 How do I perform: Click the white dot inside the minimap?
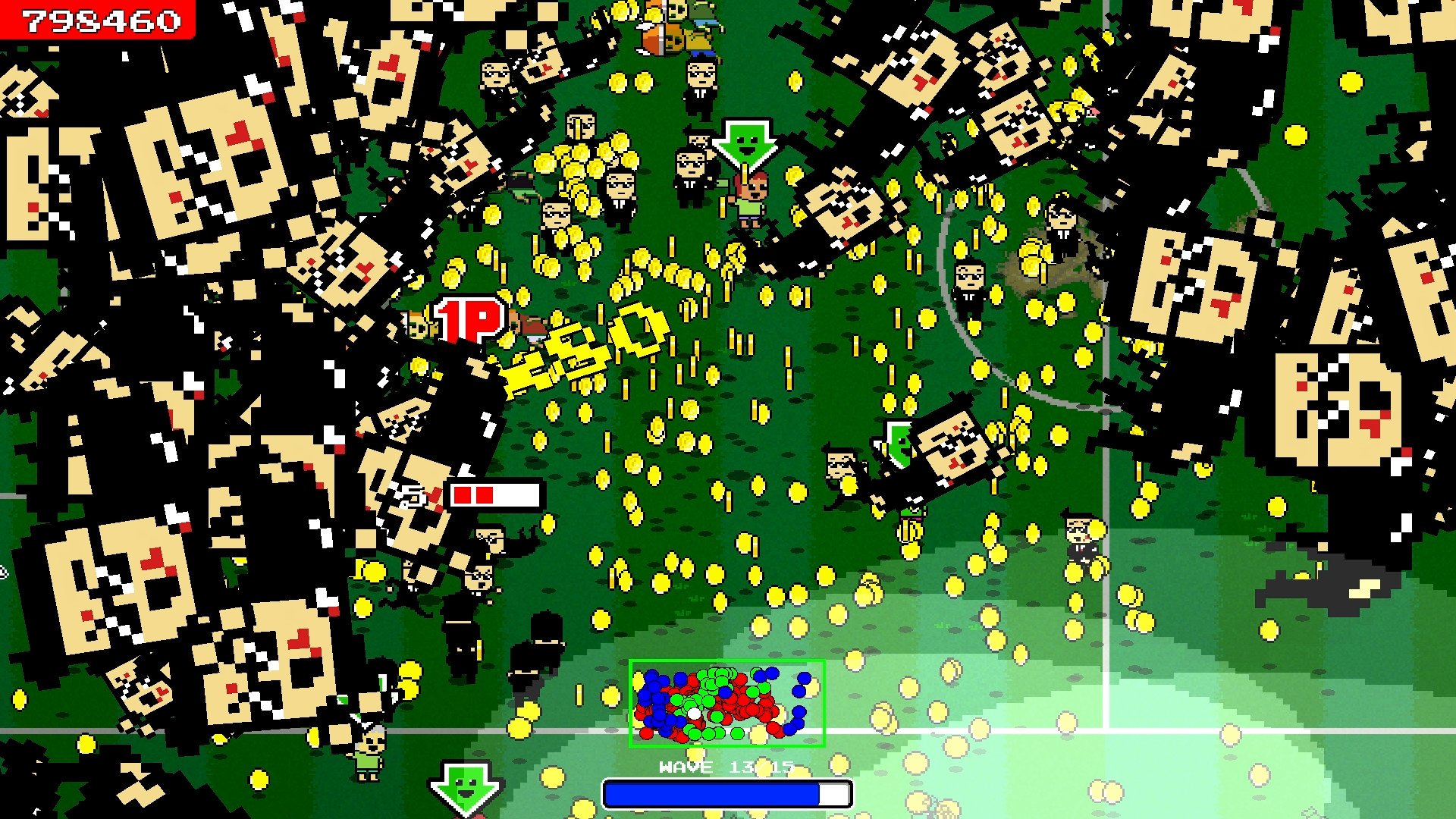click(x=695, y=715)
